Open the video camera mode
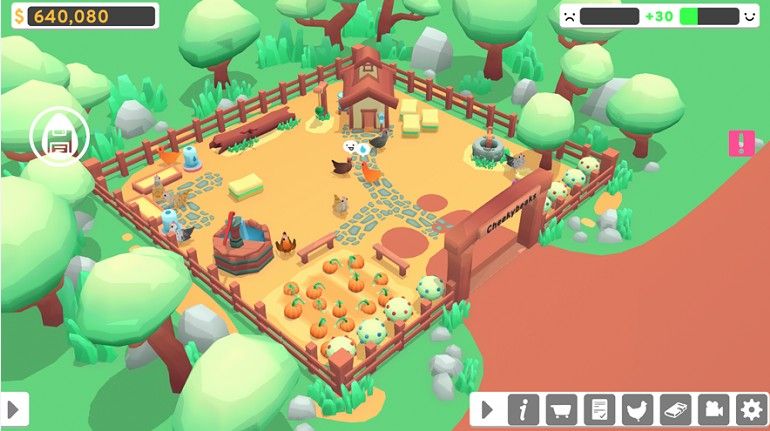This screenshot has width=770, height=431. [712, 409]
